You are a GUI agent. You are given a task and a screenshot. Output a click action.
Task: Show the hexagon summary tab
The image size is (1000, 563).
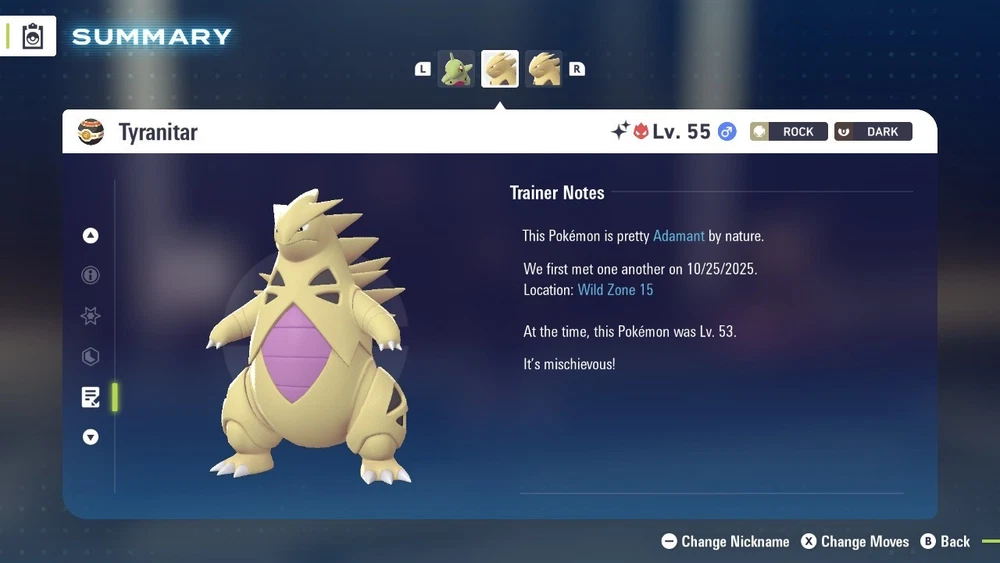[x=91, y=356]
